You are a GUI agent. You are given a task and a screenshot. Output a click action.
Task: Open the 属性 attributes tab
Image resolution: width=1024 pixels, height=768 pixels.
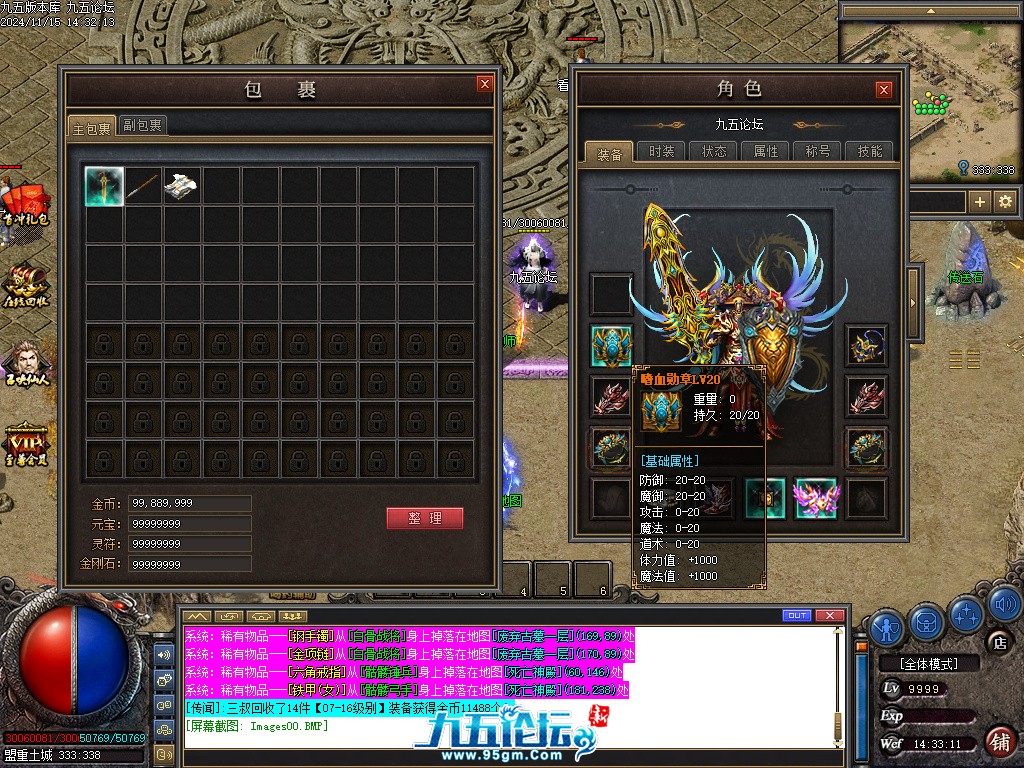766,151
